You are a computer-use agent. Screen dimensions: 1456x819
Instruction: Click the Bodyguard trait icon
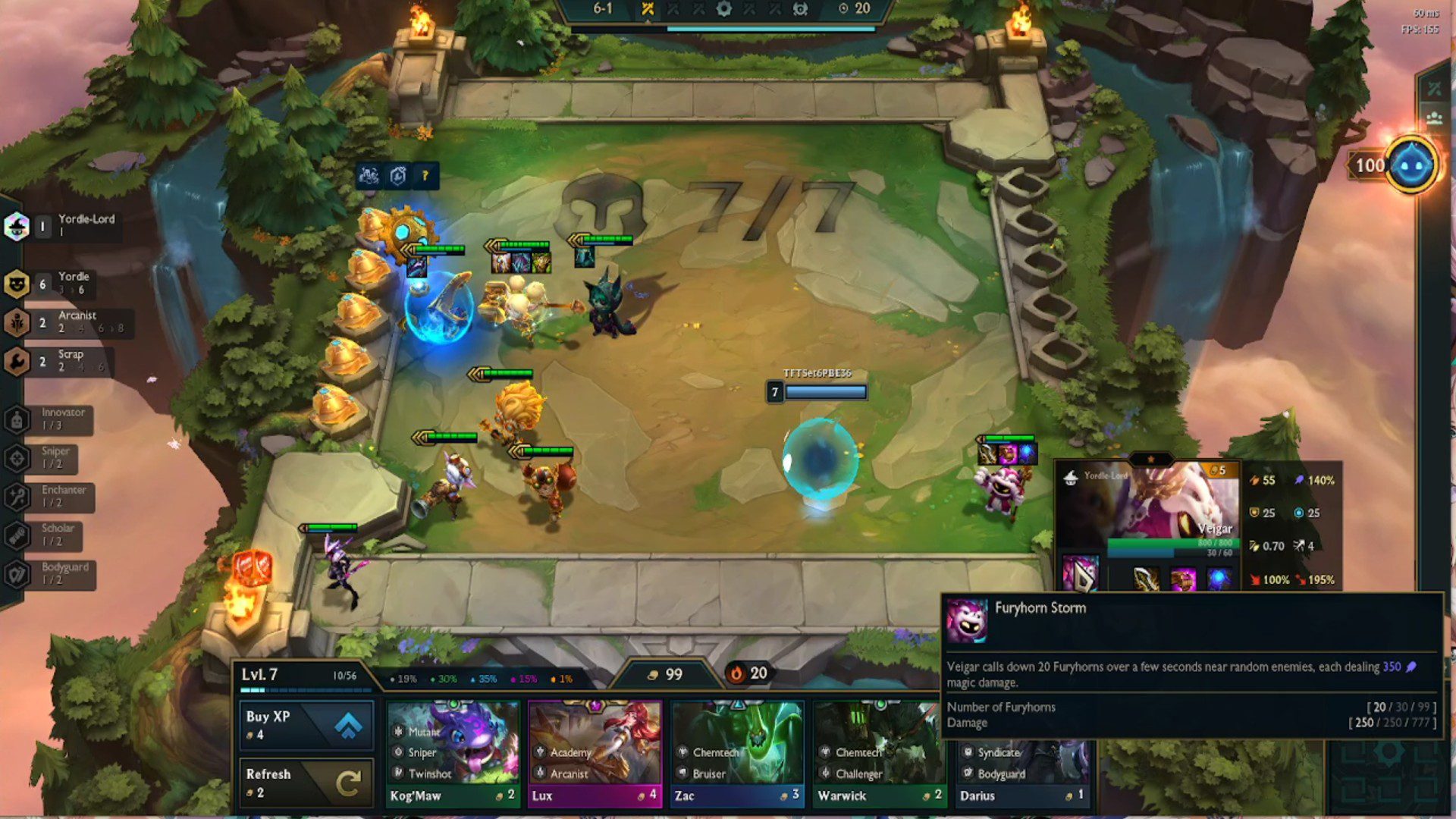[17, 573]
